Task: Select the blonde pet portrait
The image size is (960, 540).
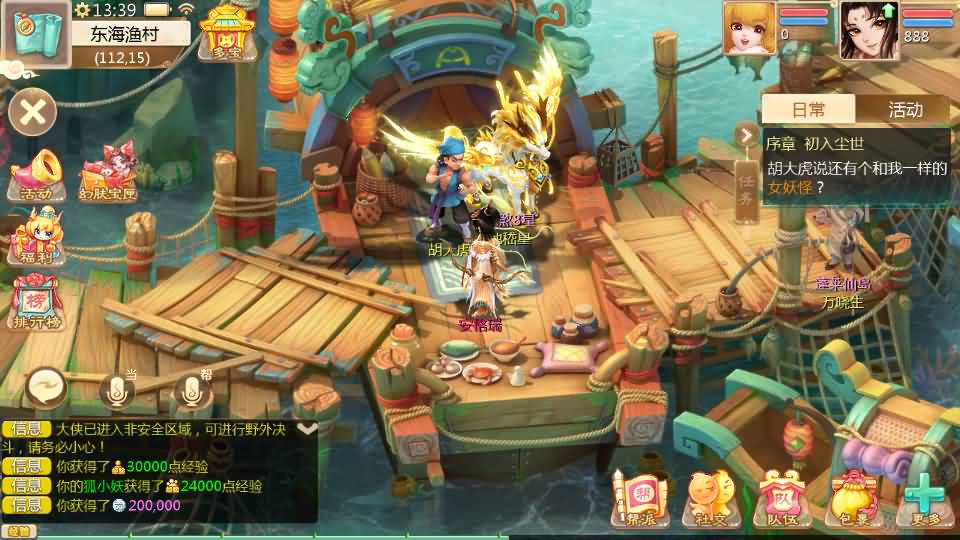Action: pos(750,28)
